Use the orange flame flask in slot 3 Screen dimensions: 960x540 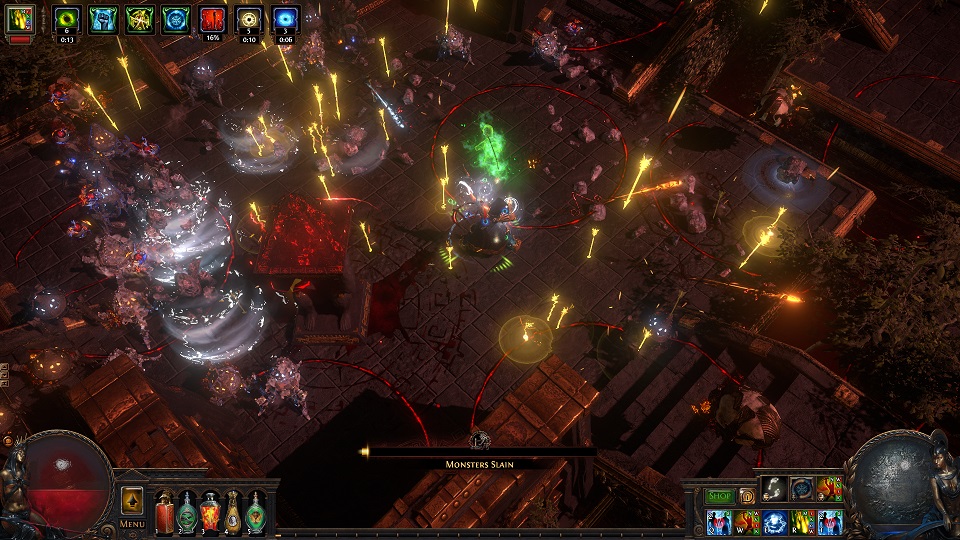click(210, 513)
